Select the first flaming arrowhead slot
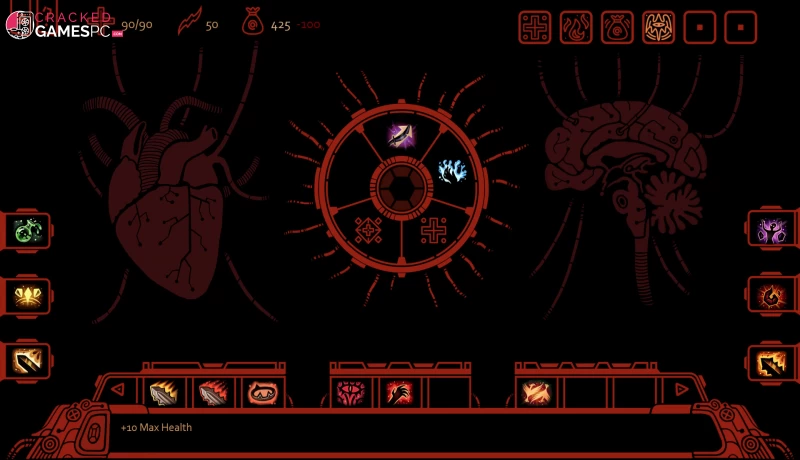 click(x=166, y=393)
